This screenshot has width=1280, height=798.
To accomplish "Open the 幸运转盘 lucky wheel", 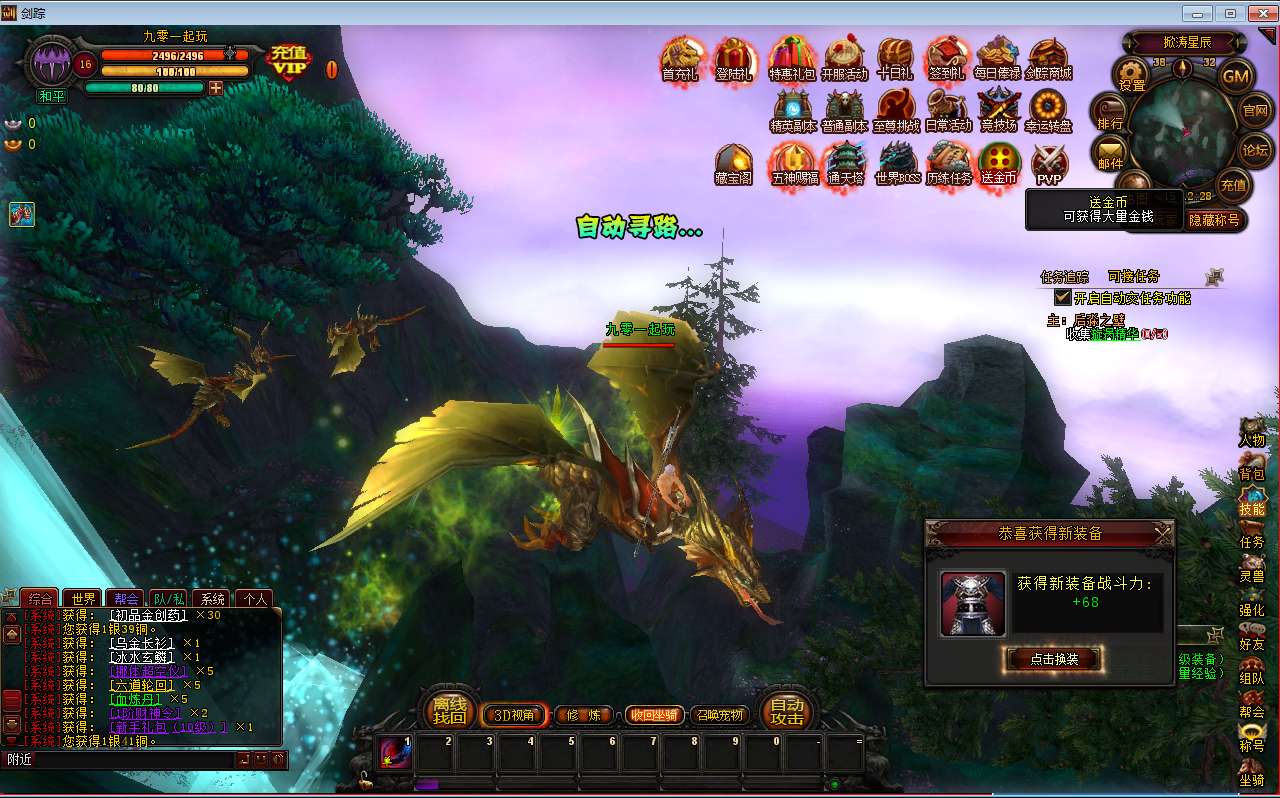I will (x=1048, y=110).
